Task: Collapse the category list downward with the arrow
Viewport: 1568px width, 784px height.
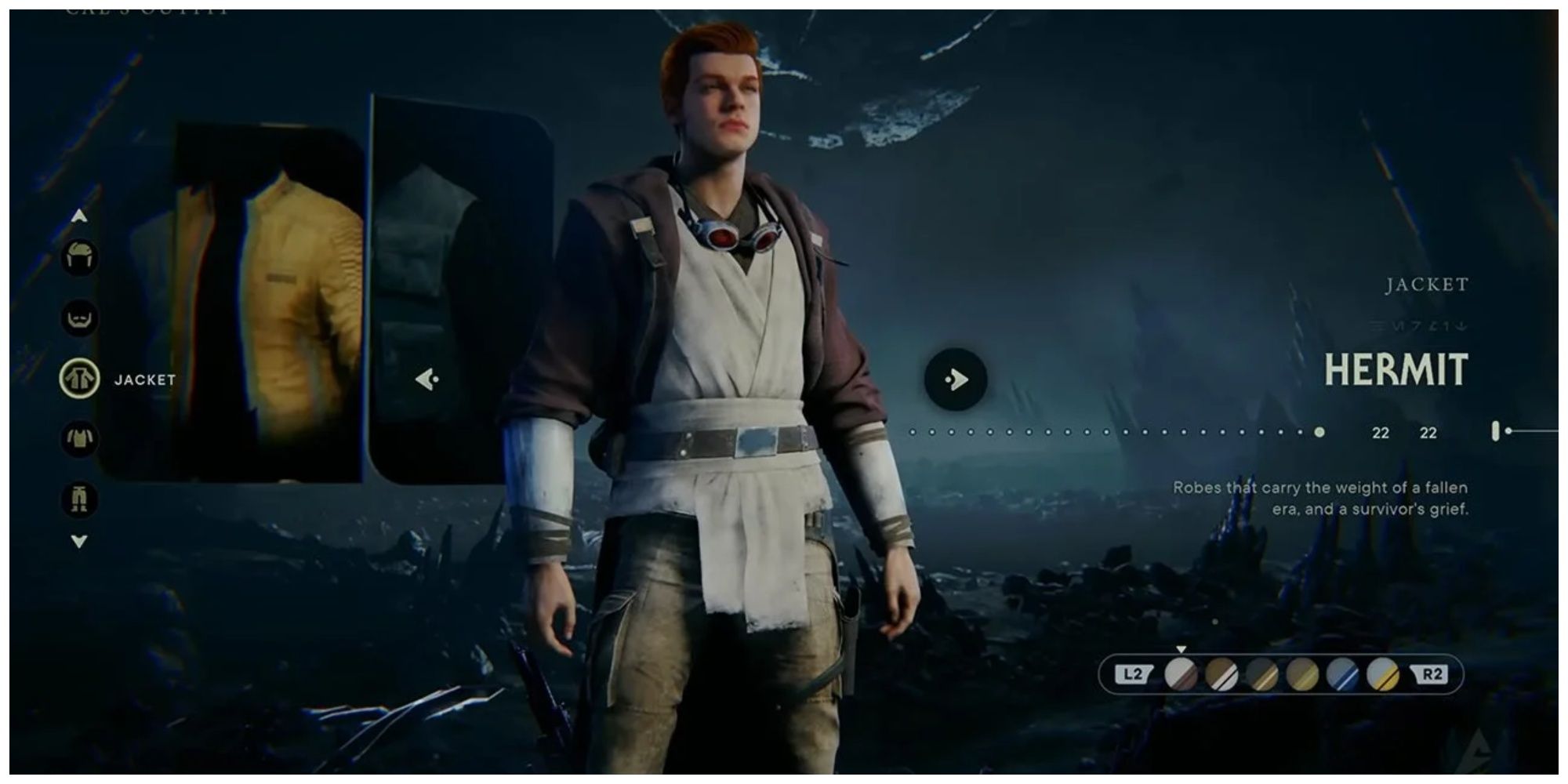Action: (x=81, y=541)
